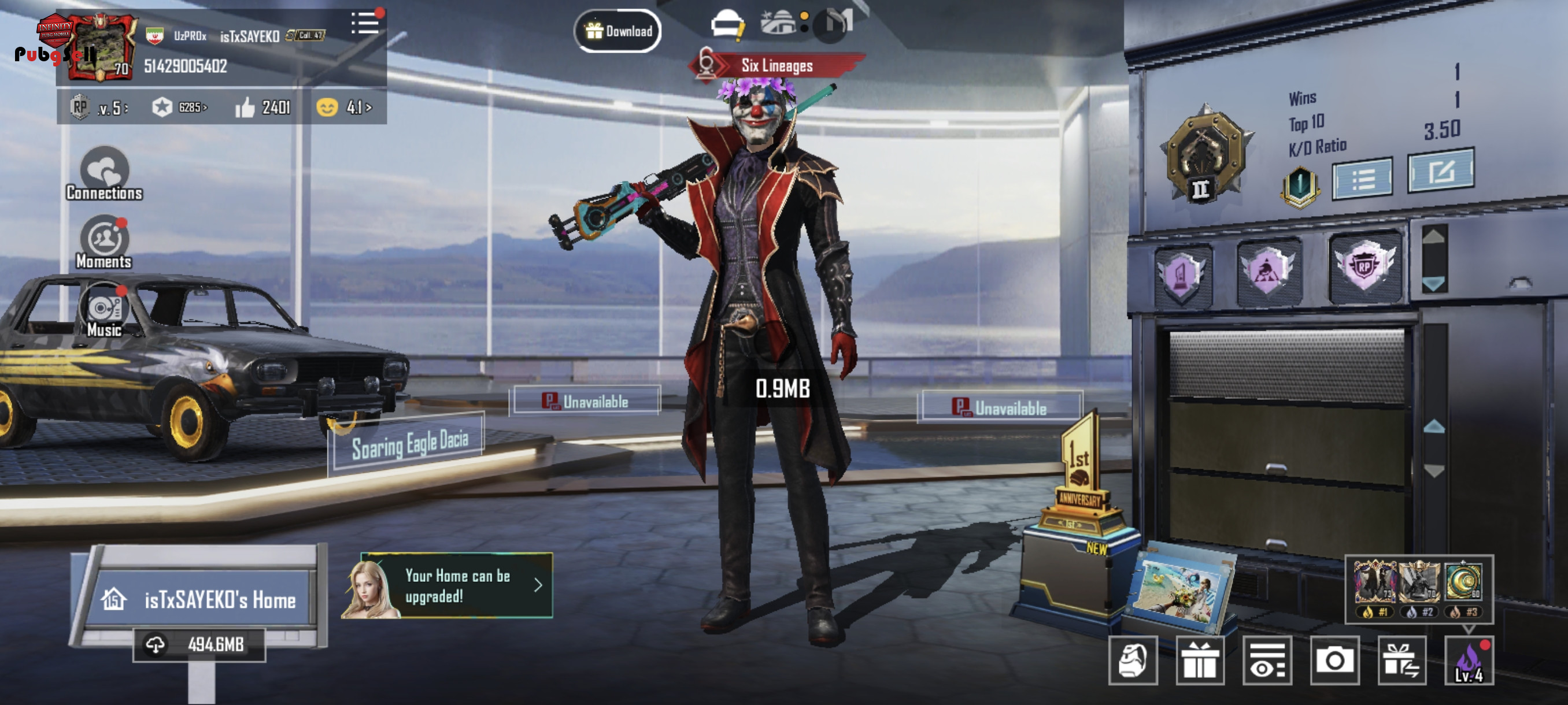This screenshot has width=1568, height=705.
Task: Click the edit button beside the stats list
Action: coord(1441,172)
